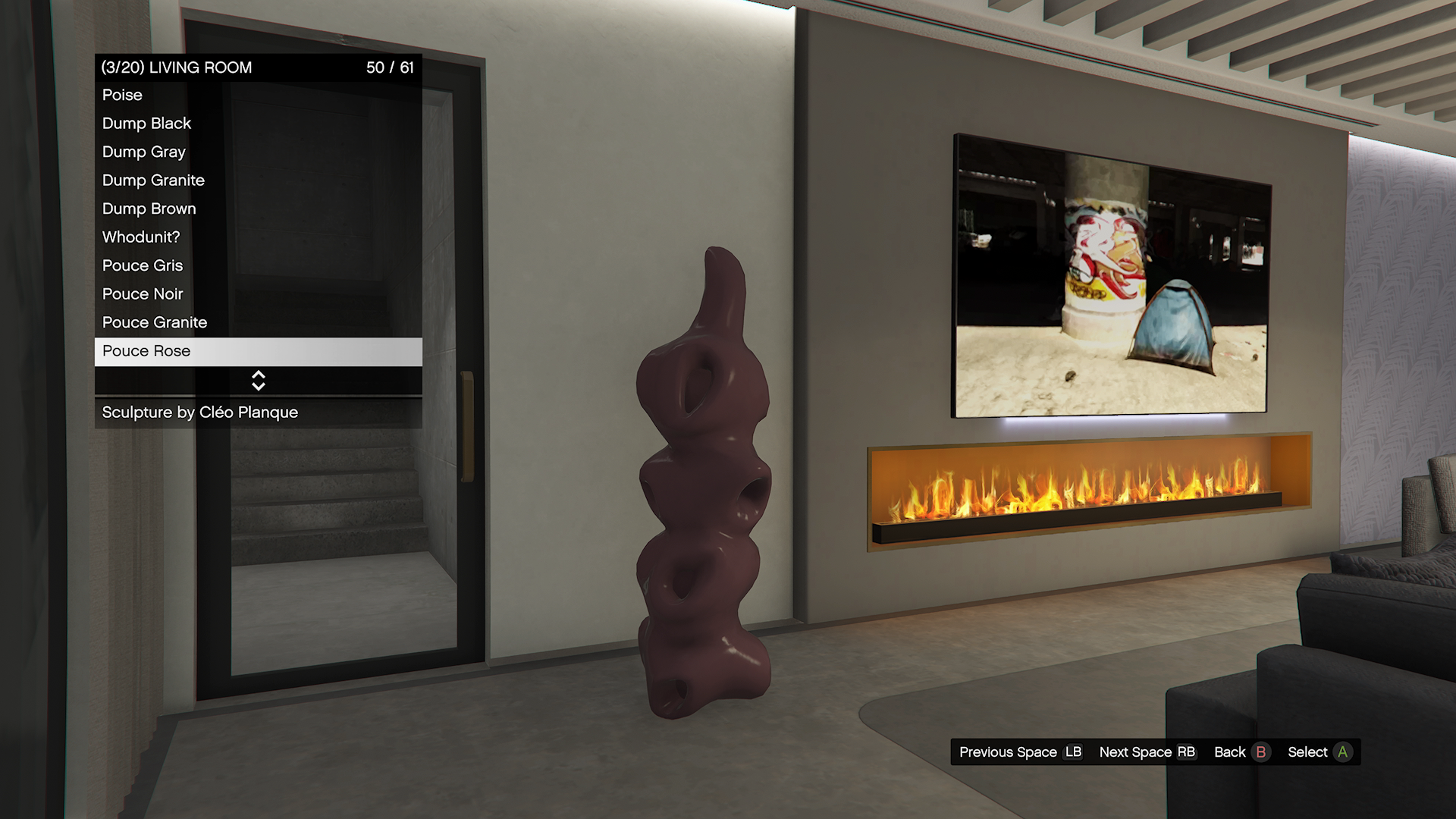Choose Dump Black from the list
1456x819 pixels.
pyautogui.click(x=258, y=124)
